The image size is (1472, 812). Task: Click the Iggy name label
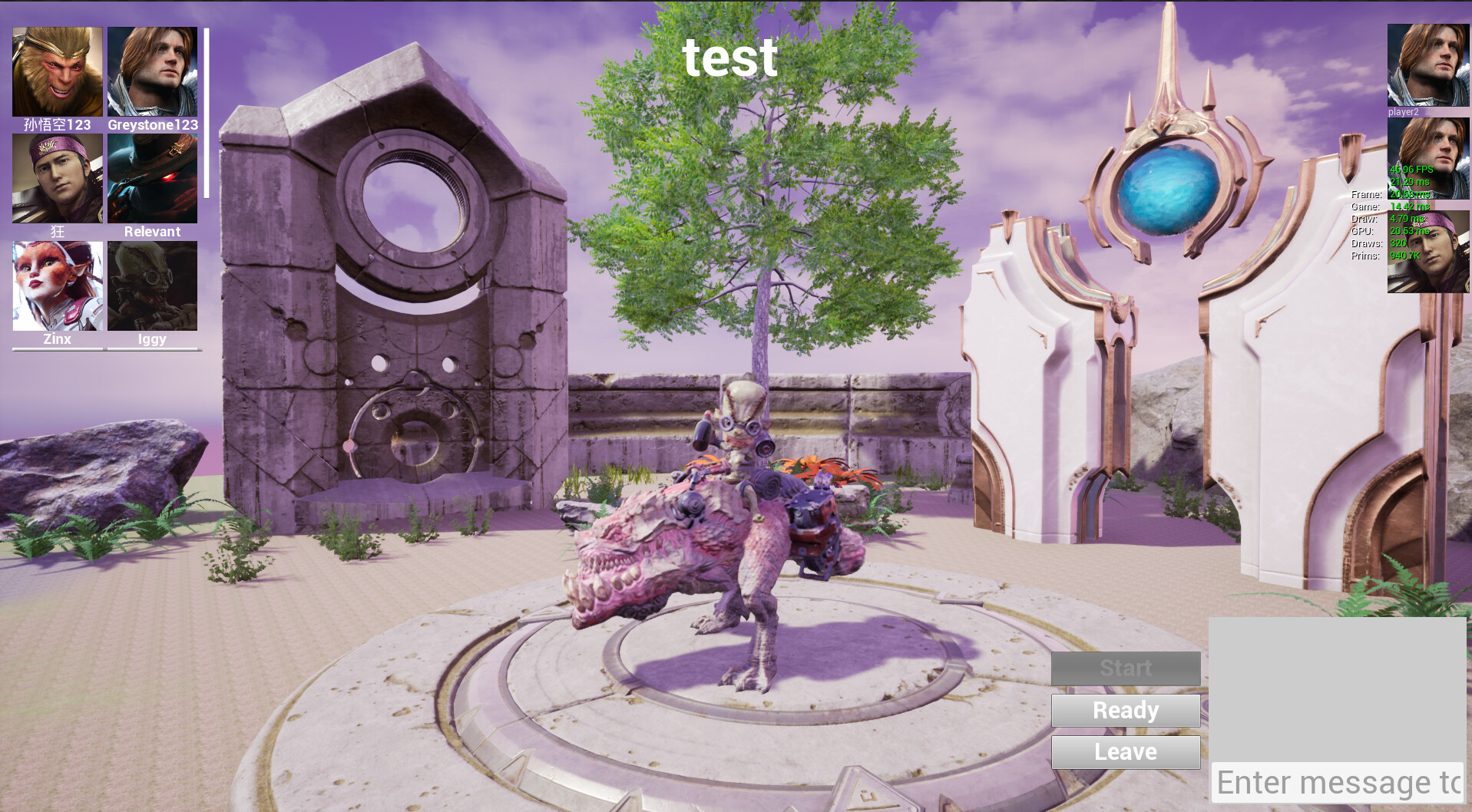tap(151, 338)
